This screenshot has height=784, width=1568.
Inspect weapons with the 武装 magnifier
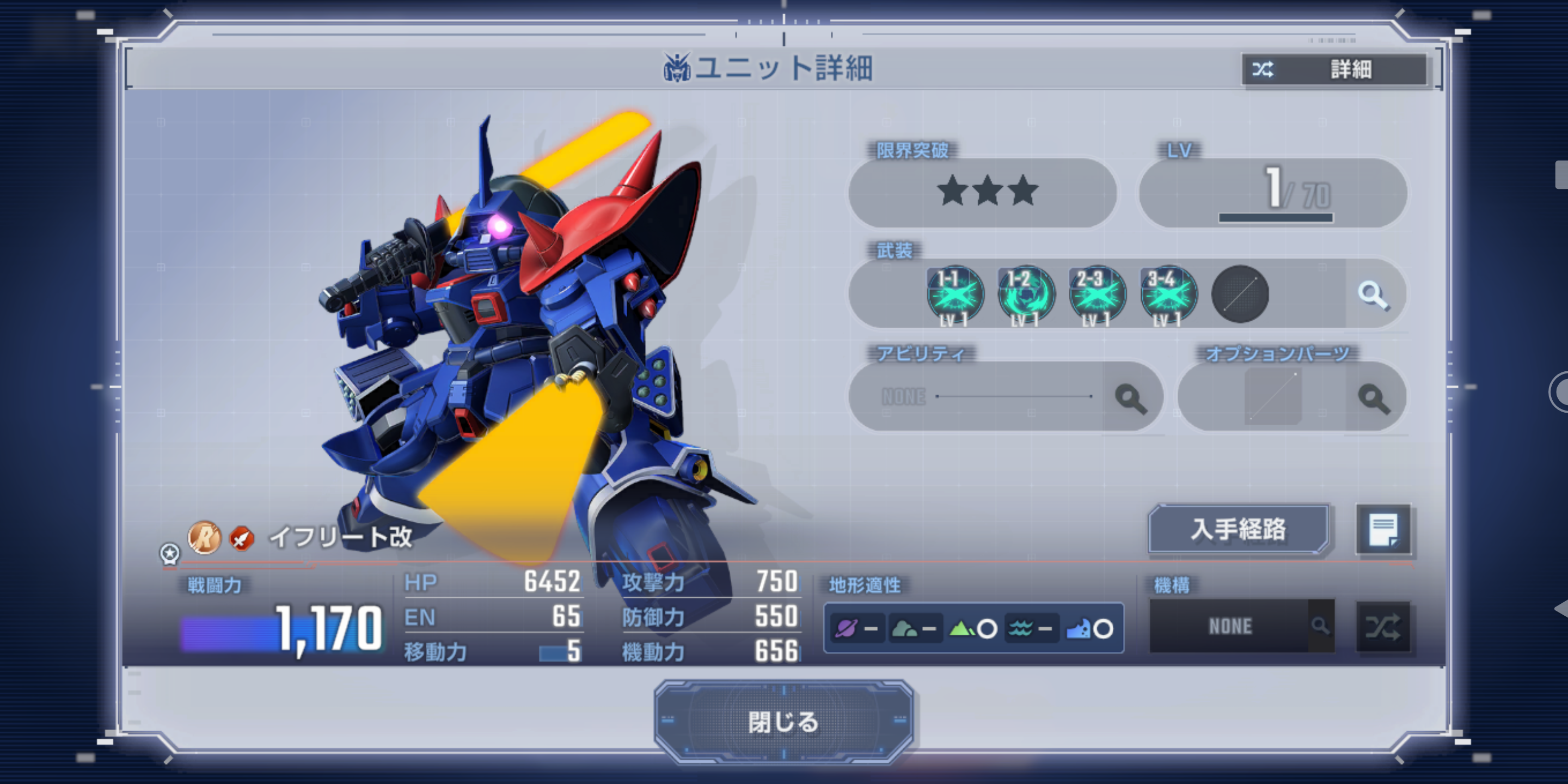[1373, 295]
